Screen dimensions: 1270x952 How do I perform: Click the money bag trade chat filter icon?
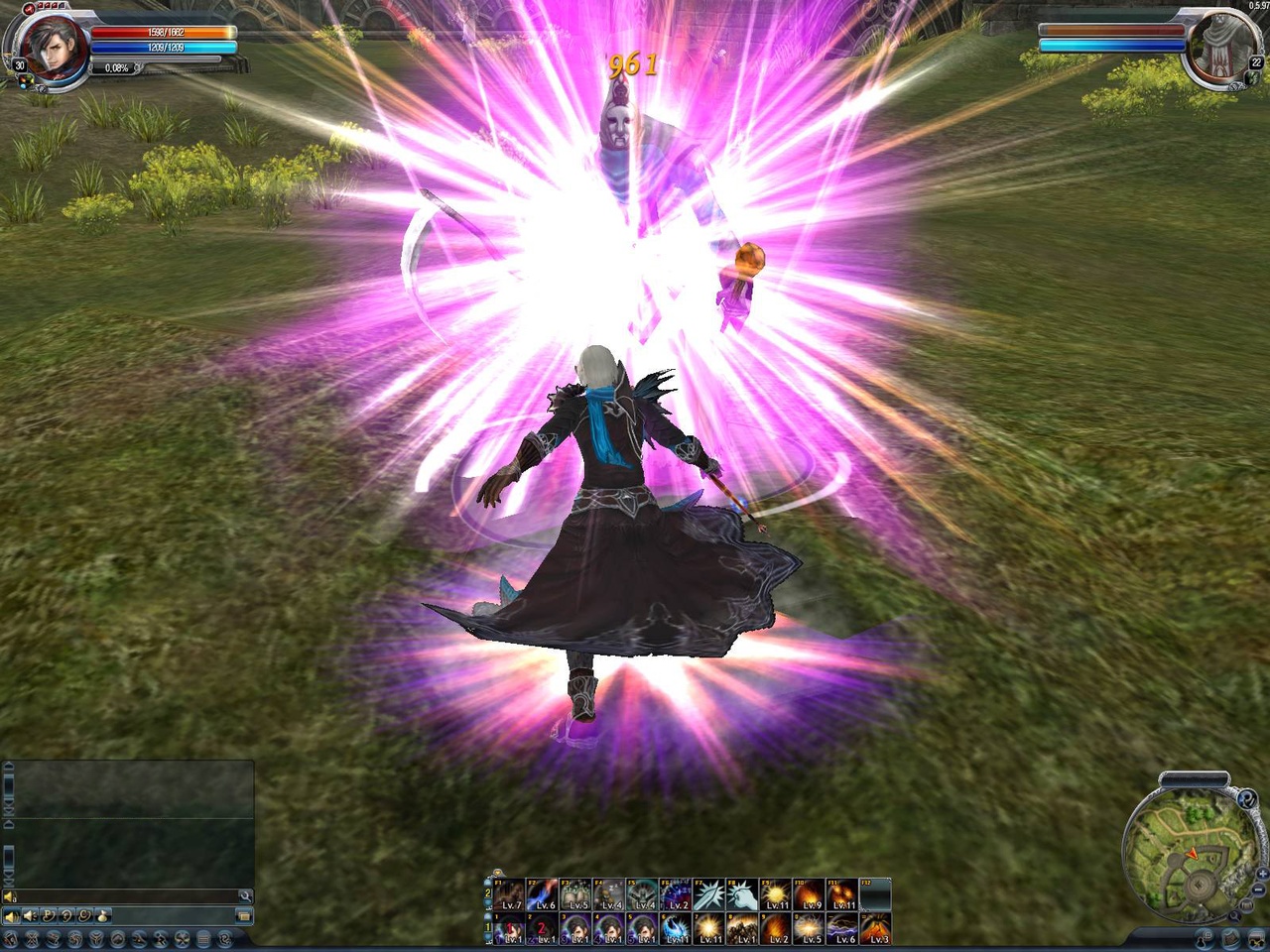click(101, 916)
